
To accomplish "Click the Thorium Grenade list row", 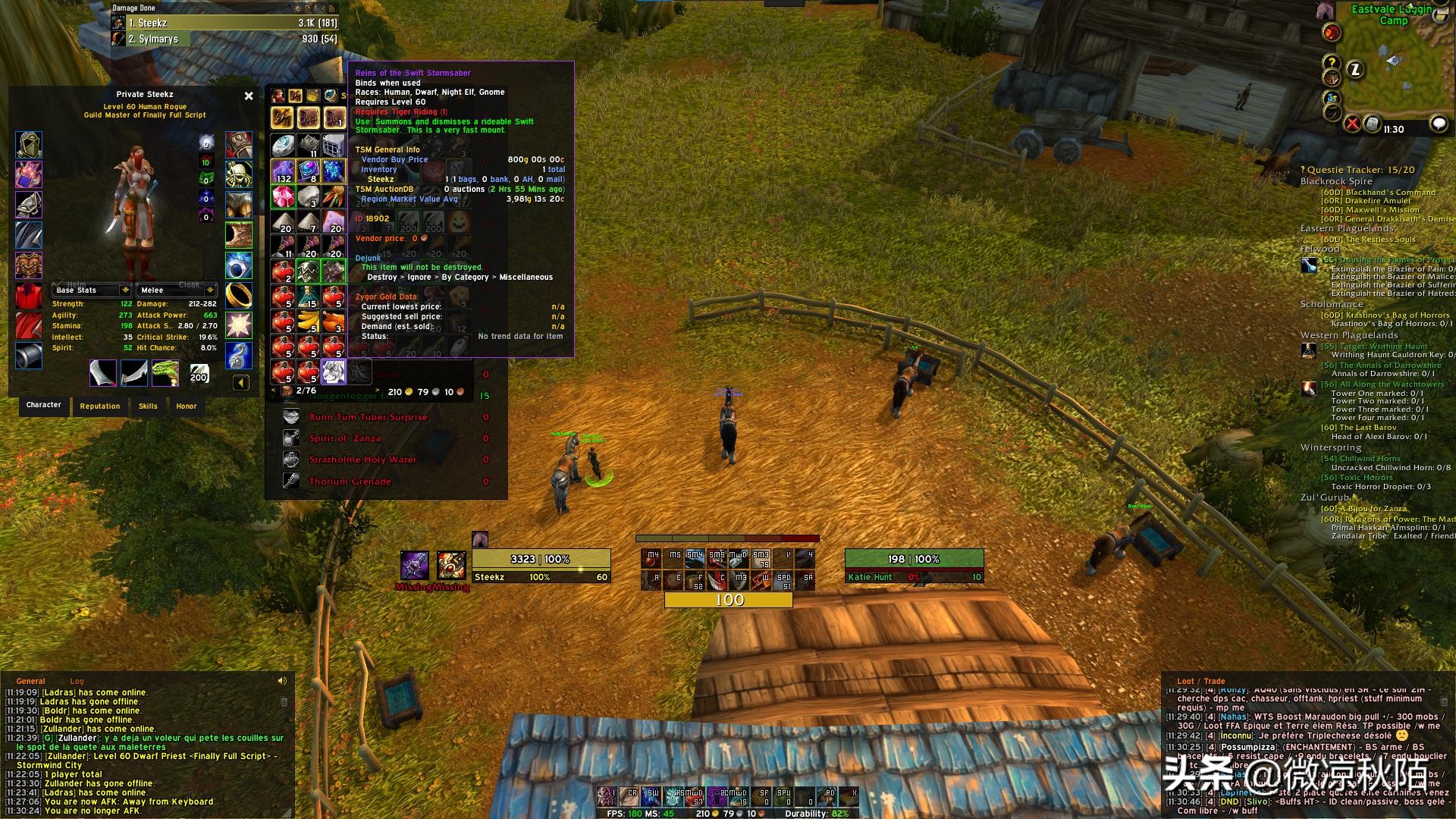I will (350, 482).
